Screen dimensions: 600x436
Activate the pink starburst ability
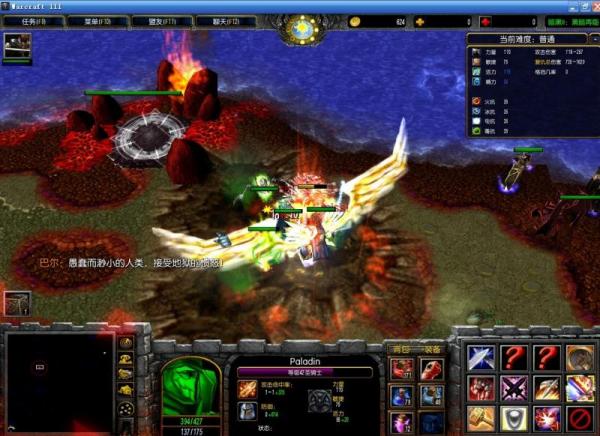(546, 418)
